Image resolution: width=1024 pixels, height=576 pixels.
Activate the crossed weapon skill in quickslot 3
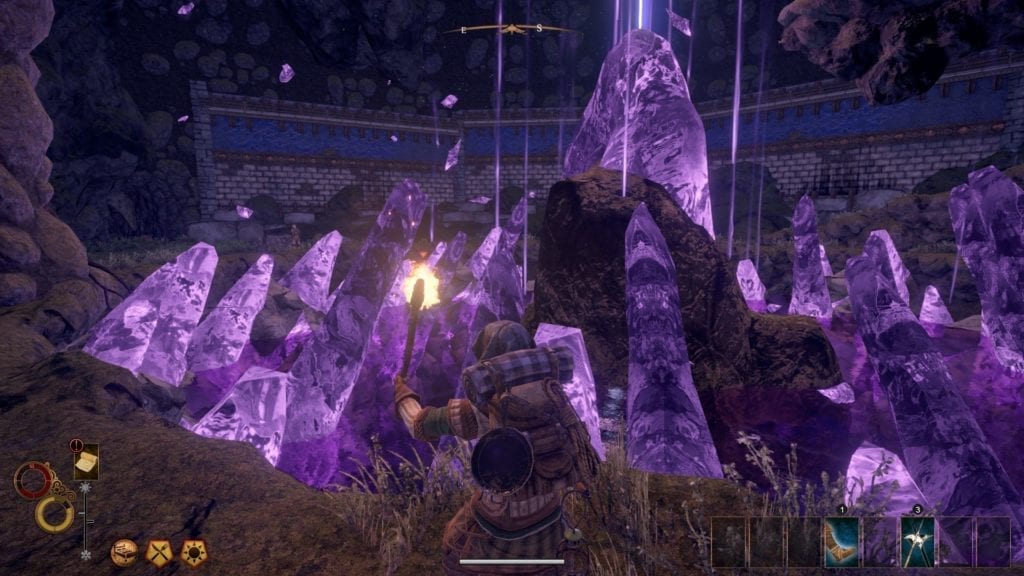(917, 541)
